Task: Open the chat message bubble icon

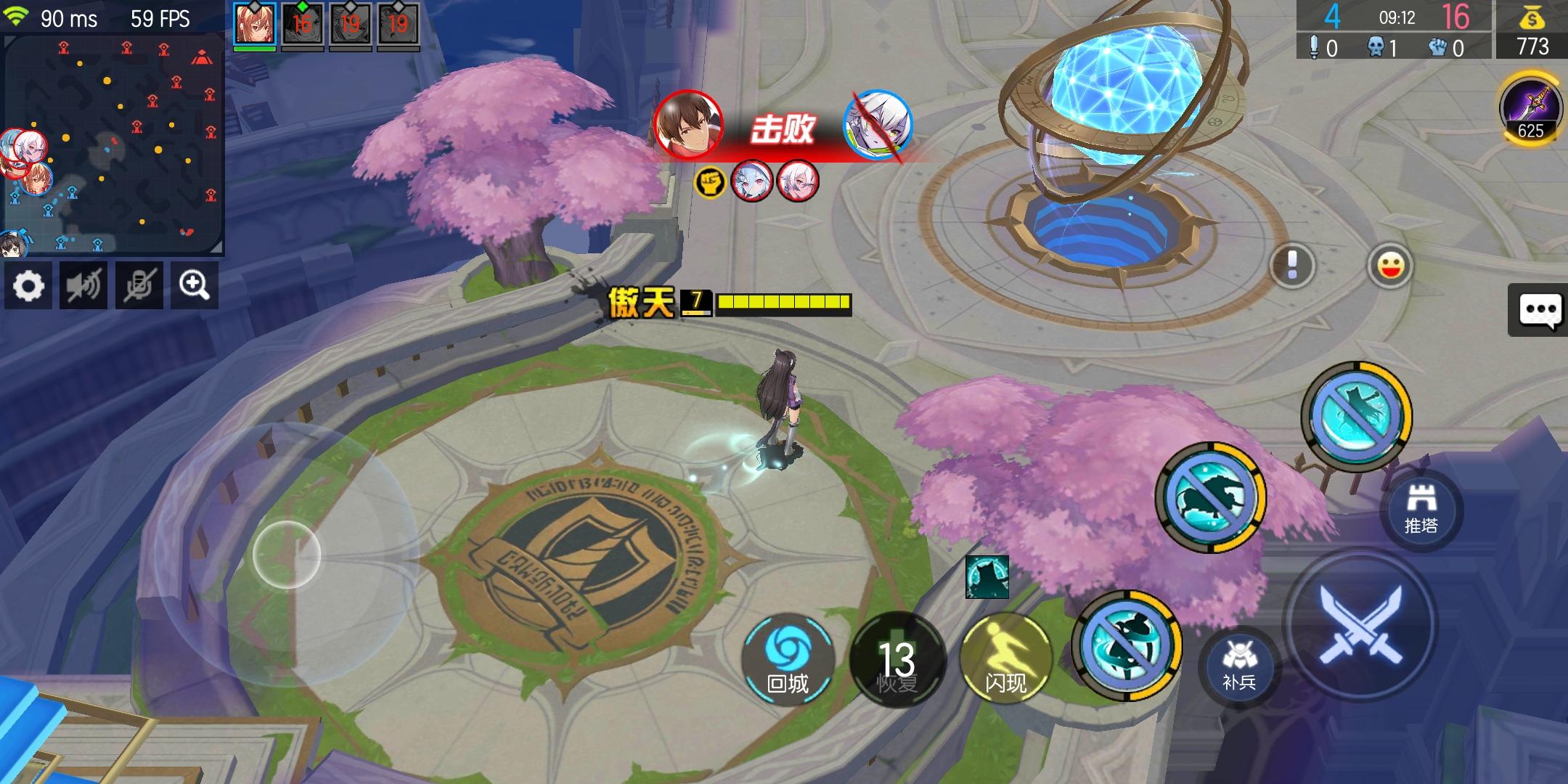Action: pyautogui.click(x=1540, y=310)
